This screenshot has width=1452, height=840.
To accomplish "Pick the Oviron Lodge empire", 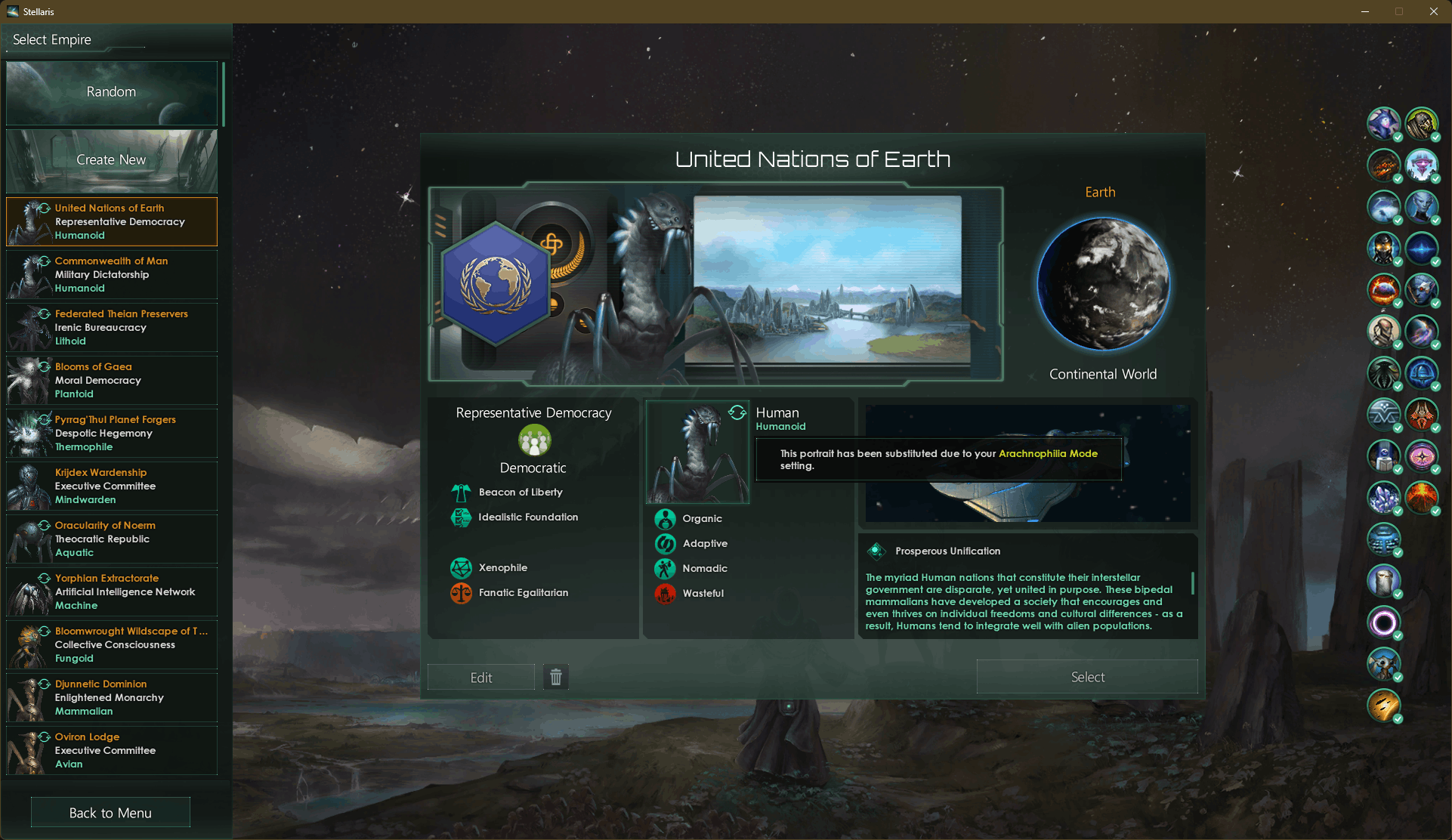I will click(112, 750).
